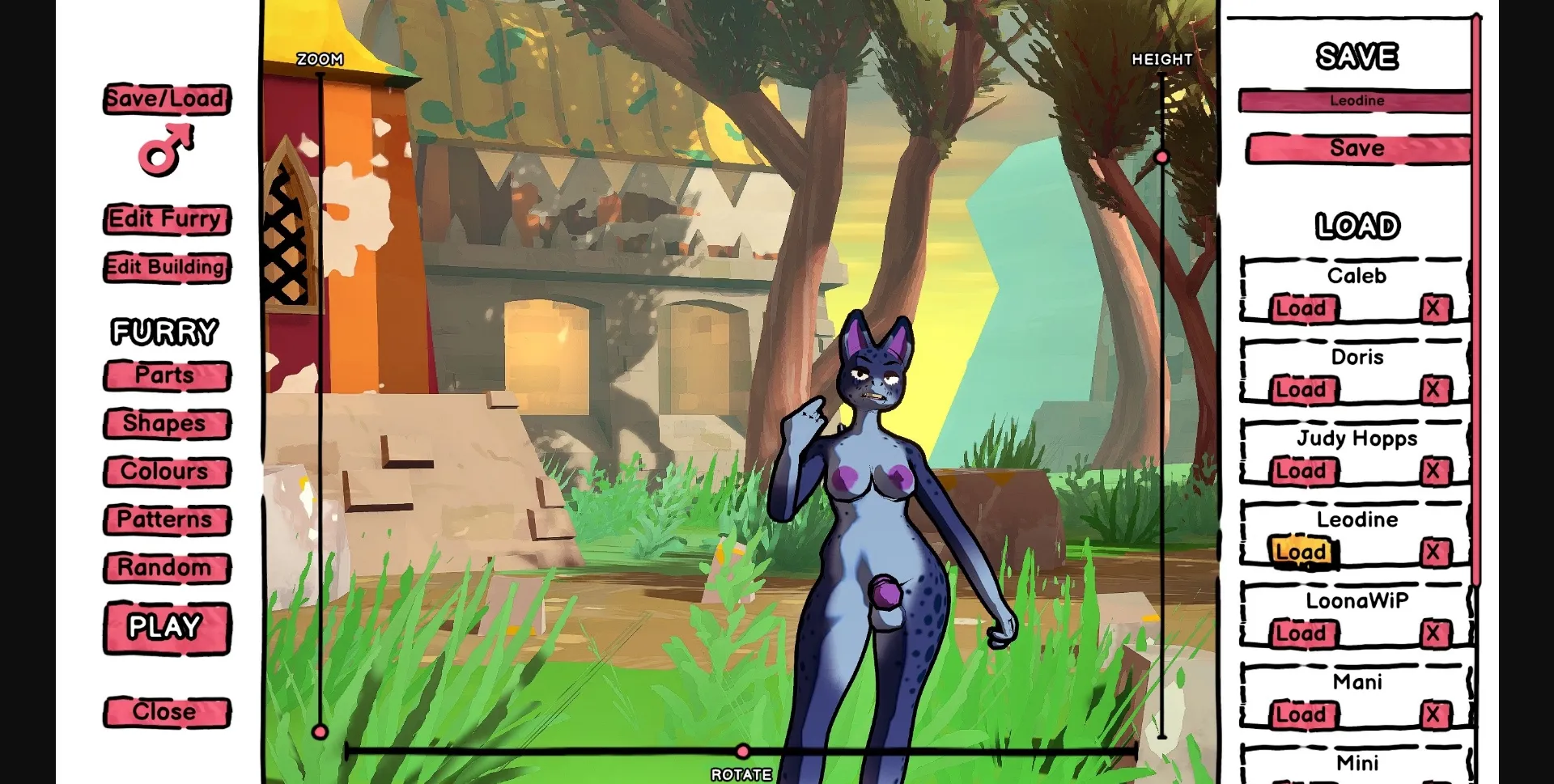Open the Edit Building editor
The height and width of the screenshot is (784, 1554).
point(165,267)
